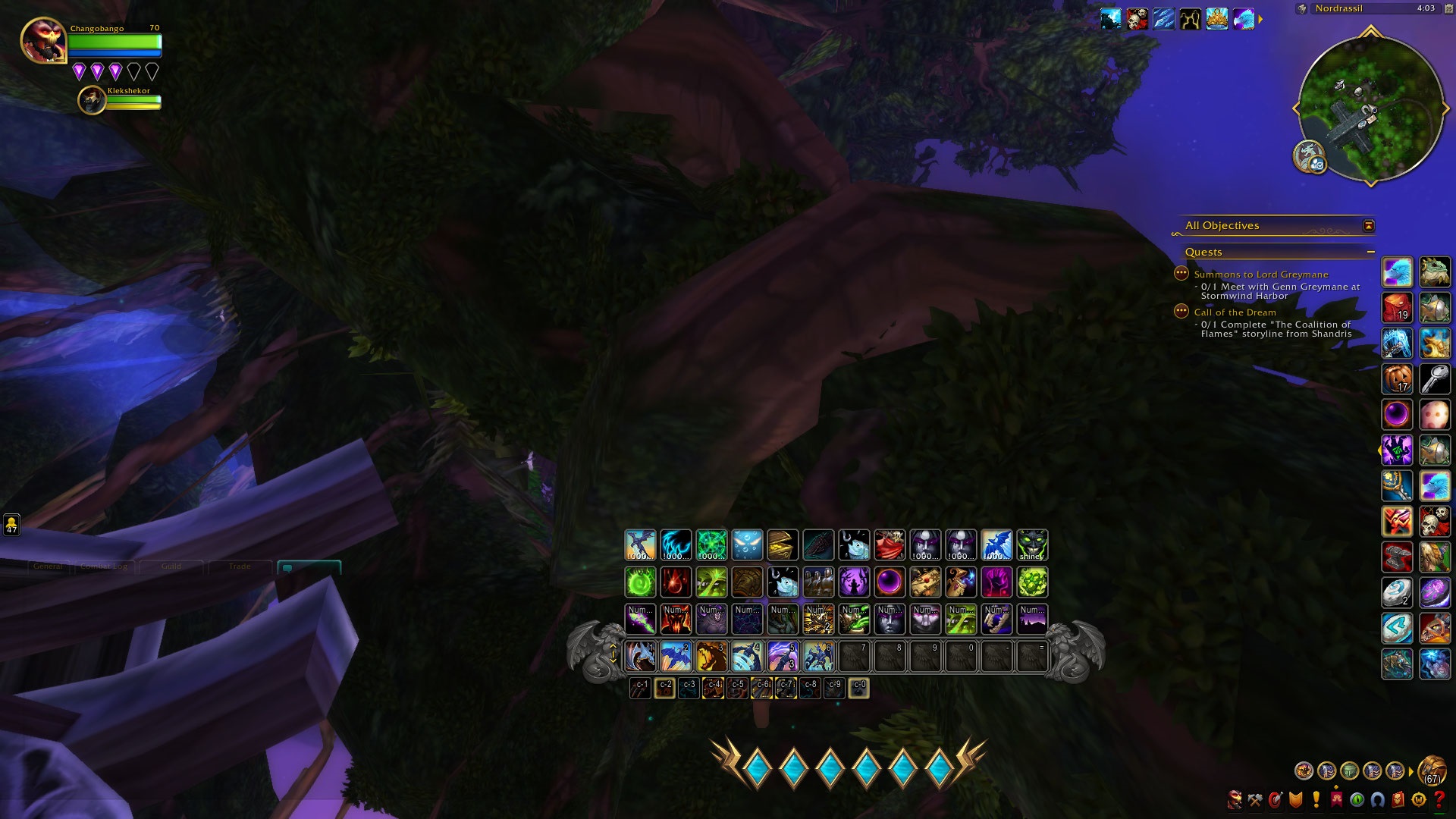Screen dimensions: 1456x819
Task: Use the fish on a hook ability, top bar
Action: pos(854,545)
